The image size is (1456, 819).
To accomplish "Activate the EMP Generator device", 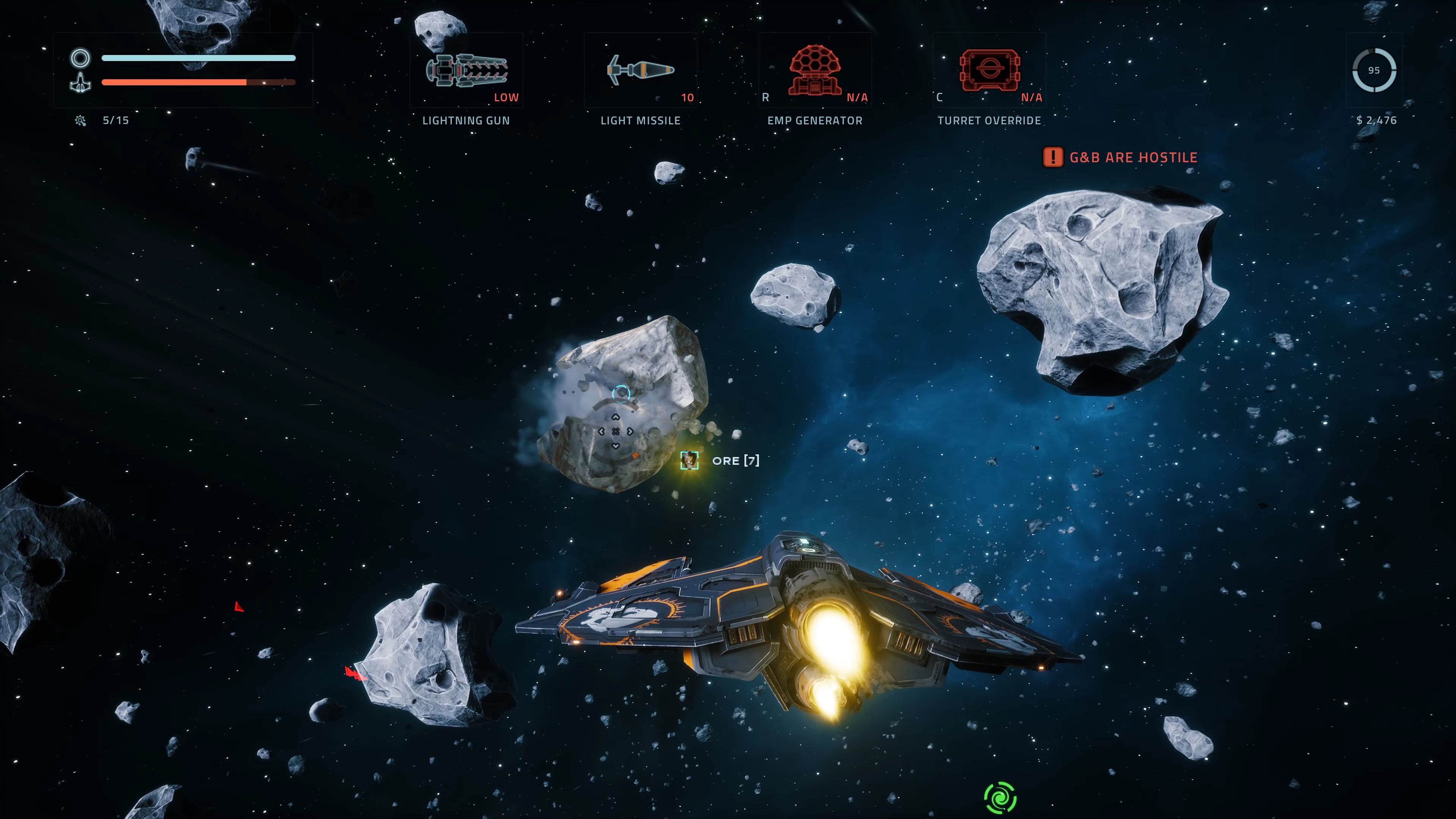I will coord(814,71).
